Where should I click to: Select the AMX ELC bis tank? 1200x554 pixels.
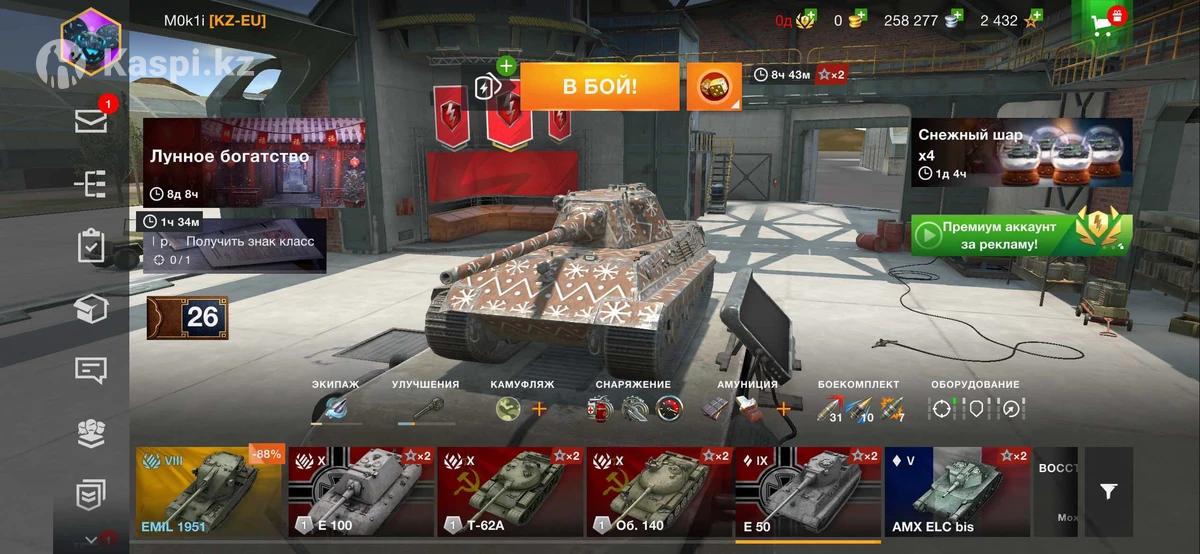tap(955, 492)
